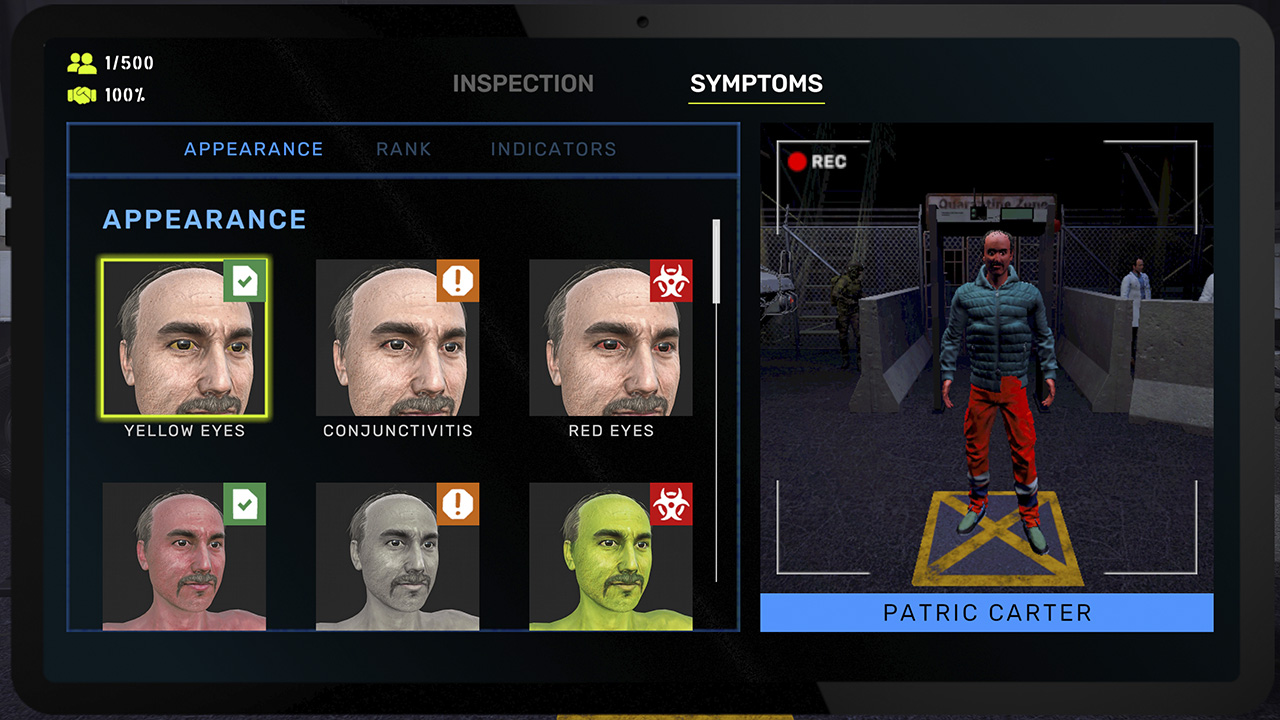Image resolution: width=1280 pixels, height=720 pixels.
Task: Switch to the INSPECTION tab
Action: [x=525, y=84]
